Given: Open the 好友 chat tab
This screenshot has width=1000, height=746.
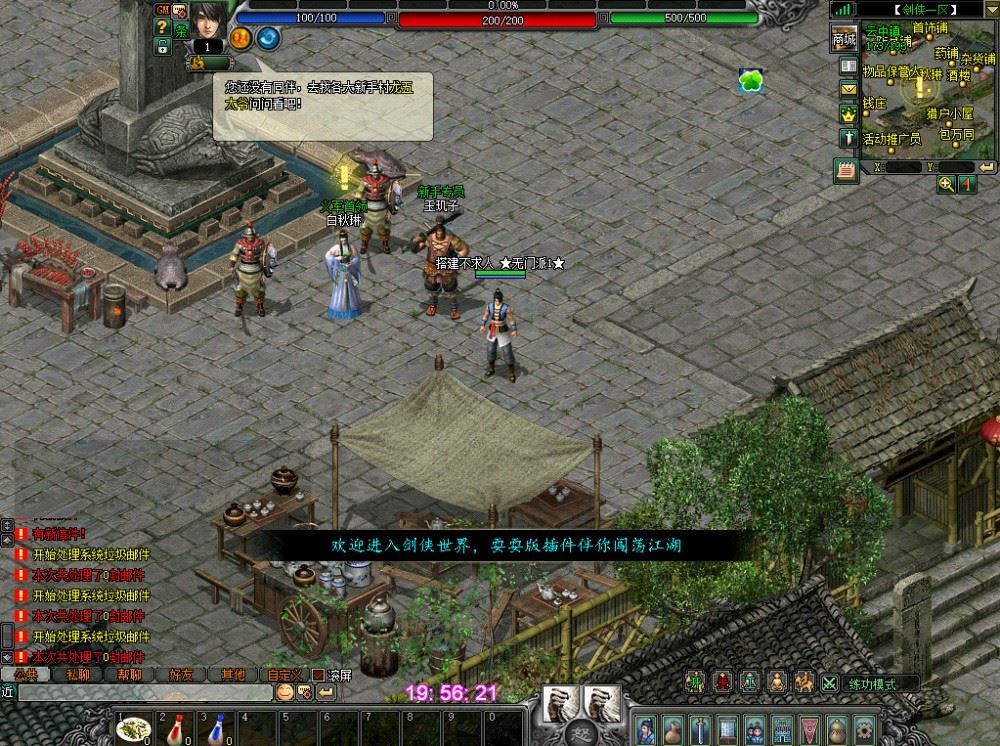Looking at the screenshot, I should (181, 675).
